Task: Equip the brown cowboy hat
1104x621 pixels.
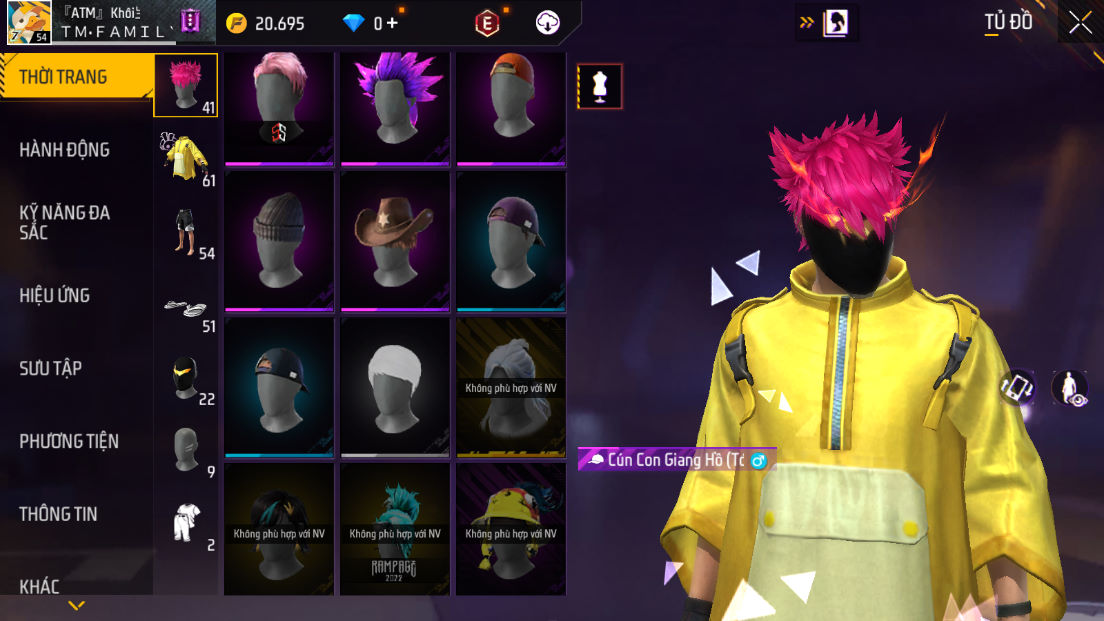Action: coord(395,241)
